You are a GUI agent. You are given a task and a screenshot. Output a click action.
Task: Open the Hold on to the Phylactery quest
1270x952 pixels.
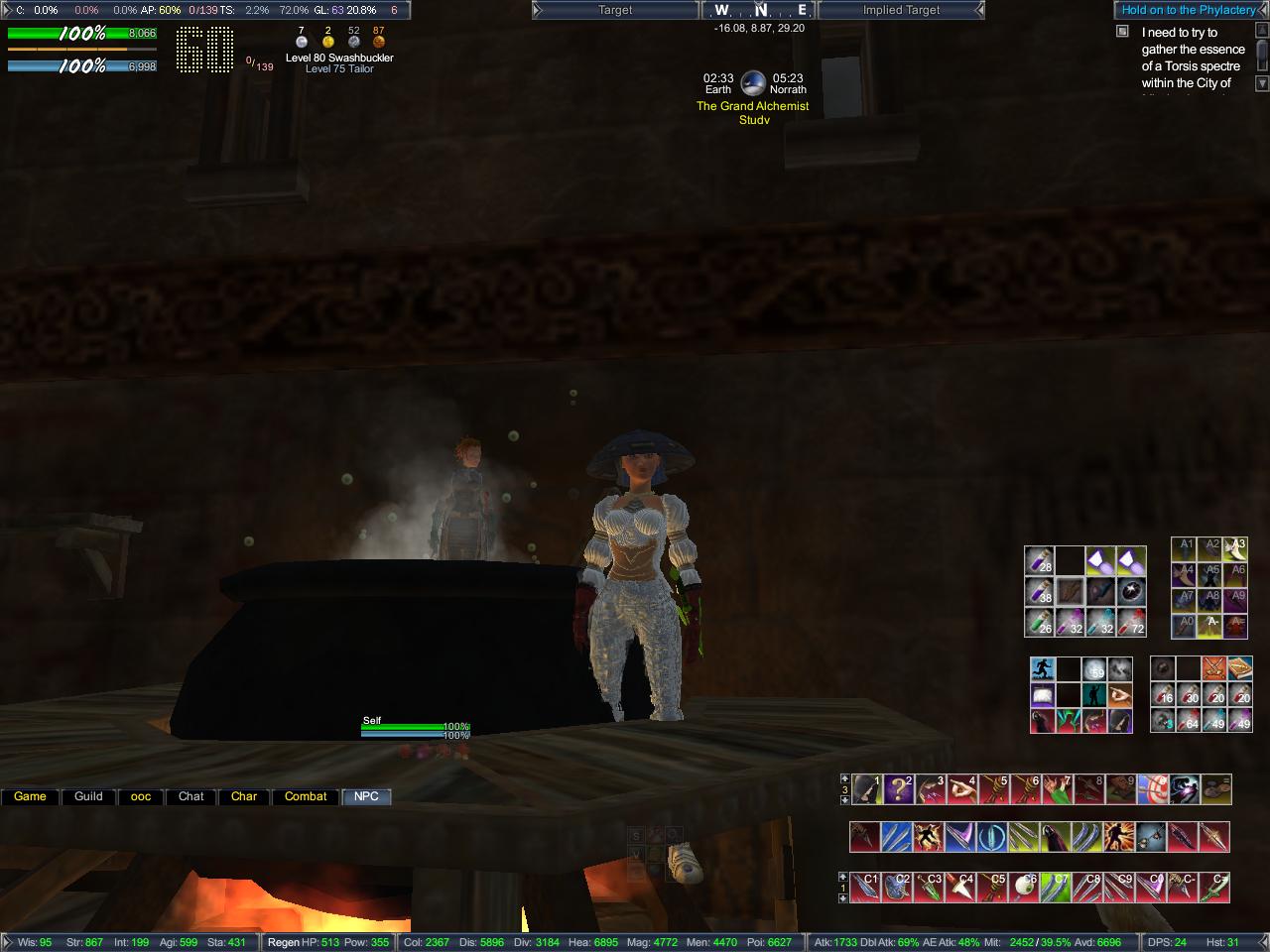1189,10
